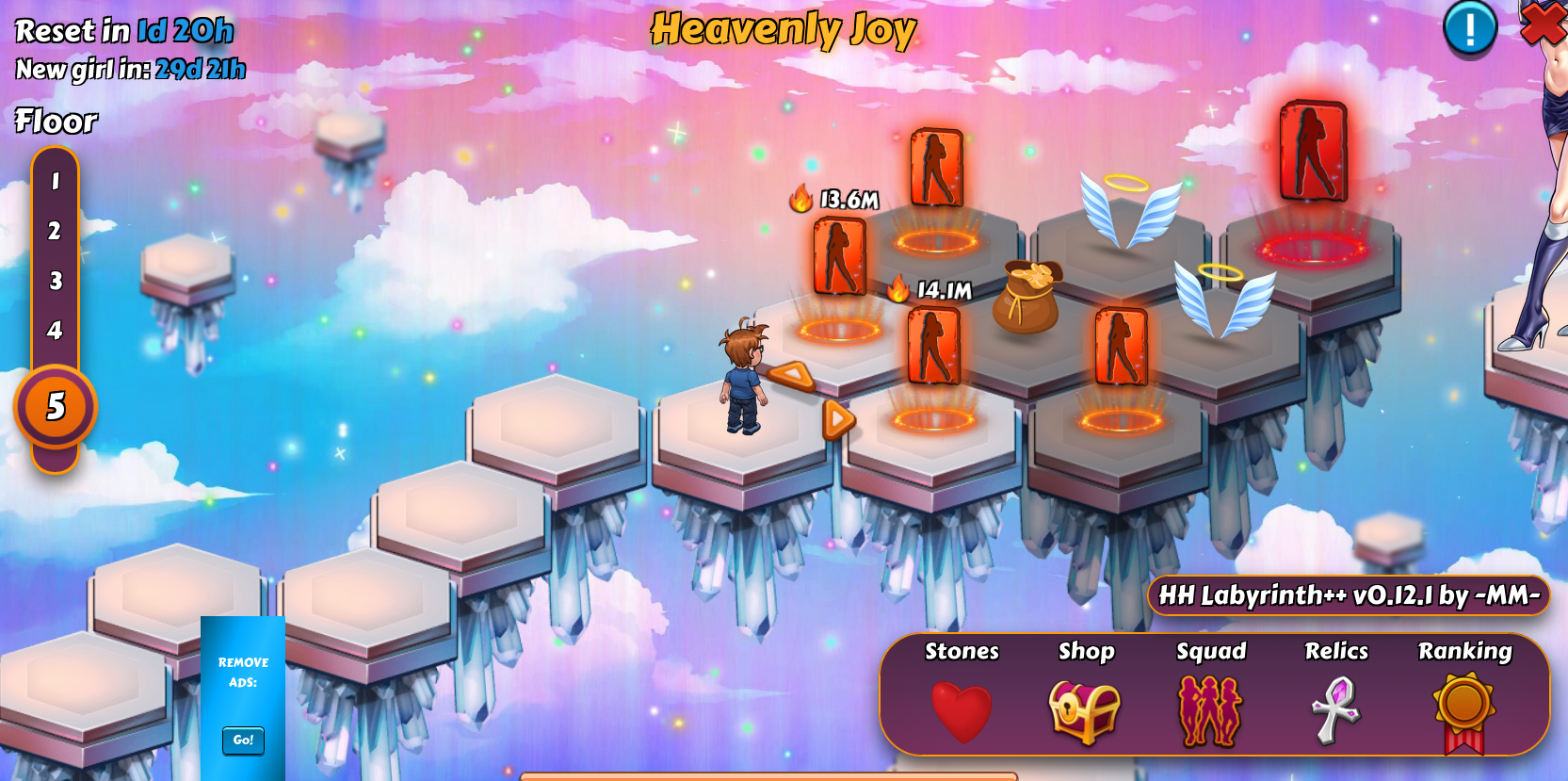
Task: Click the Go! button on the ad banner
Action: [243, 740]
